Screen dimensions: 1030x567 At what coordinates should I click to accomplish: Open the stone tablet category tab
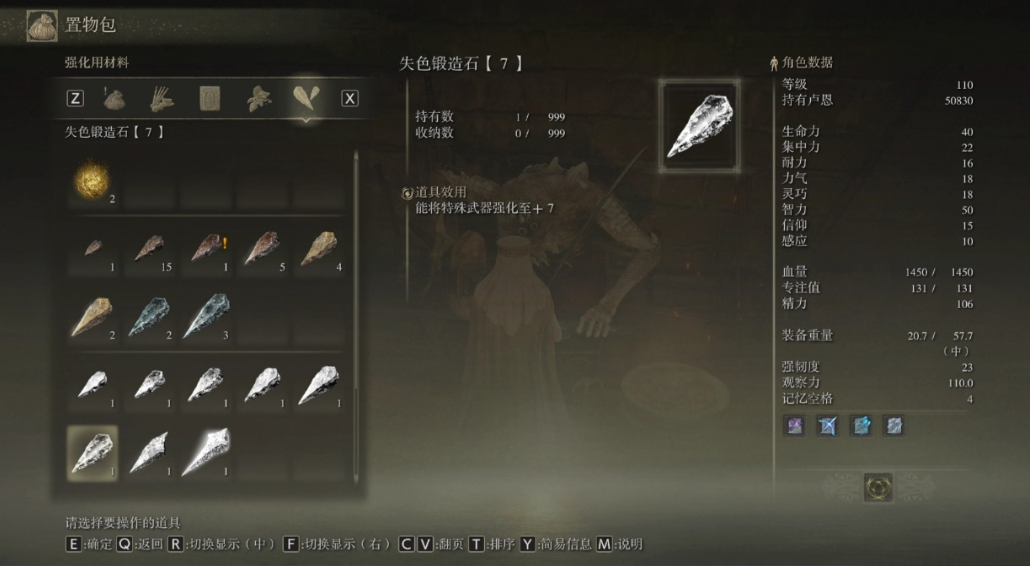[210, 98]
